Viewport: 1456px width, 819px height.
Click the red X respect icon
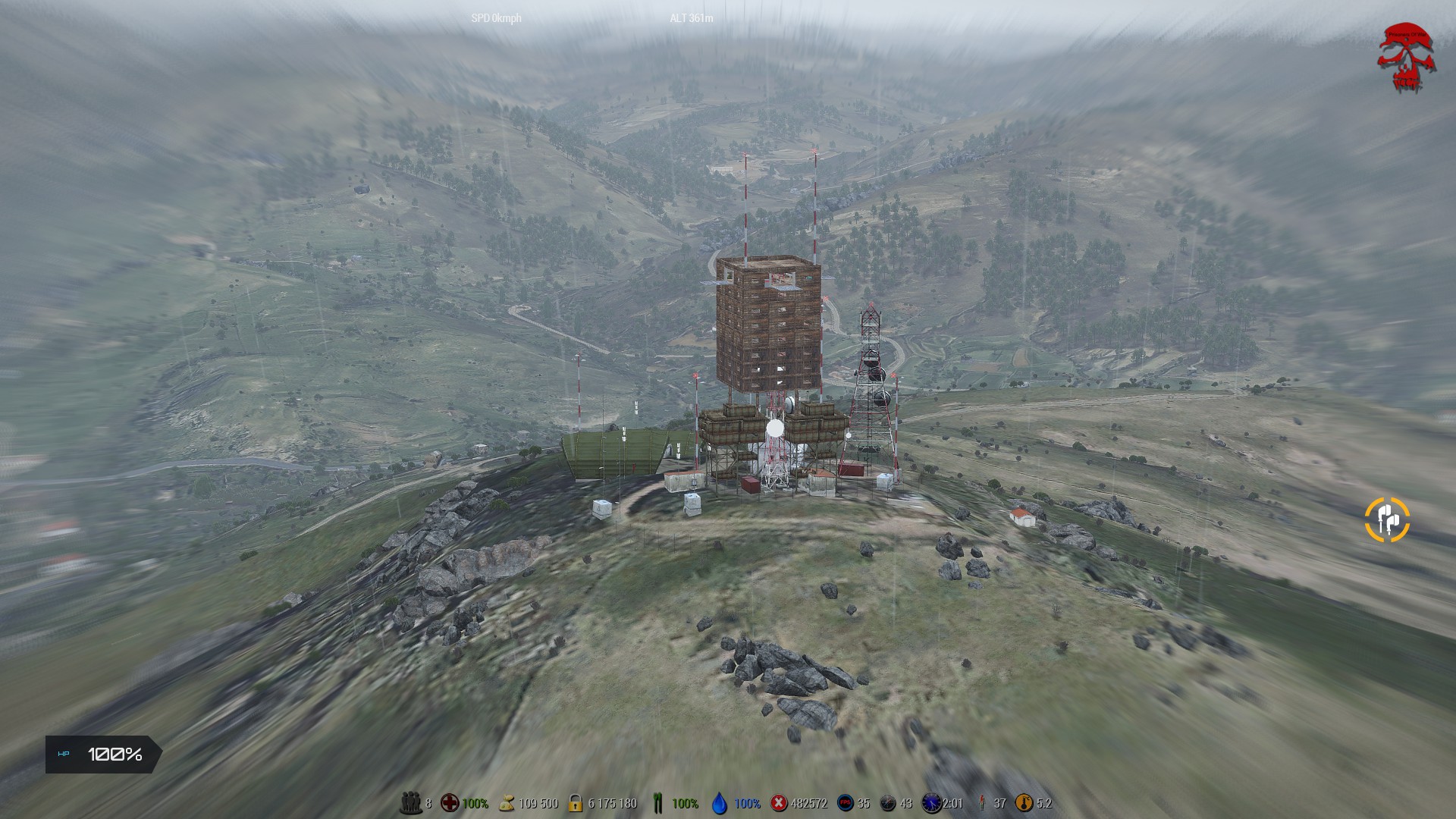pos(779,803)
